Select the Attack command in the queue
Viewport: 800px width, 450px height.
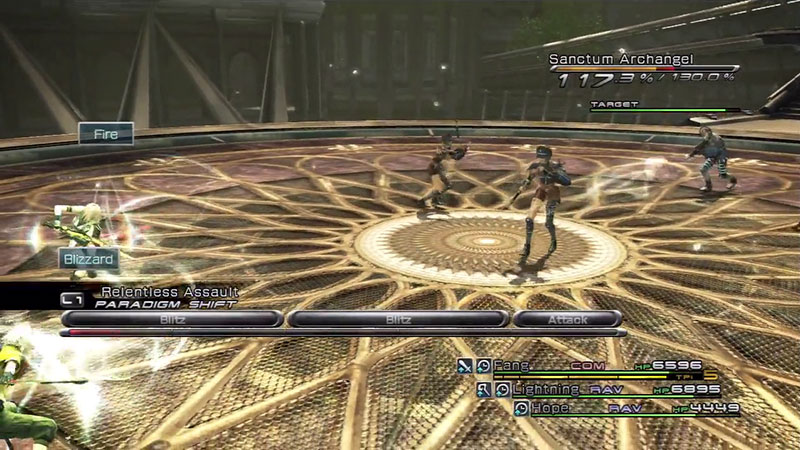[567, 319]
